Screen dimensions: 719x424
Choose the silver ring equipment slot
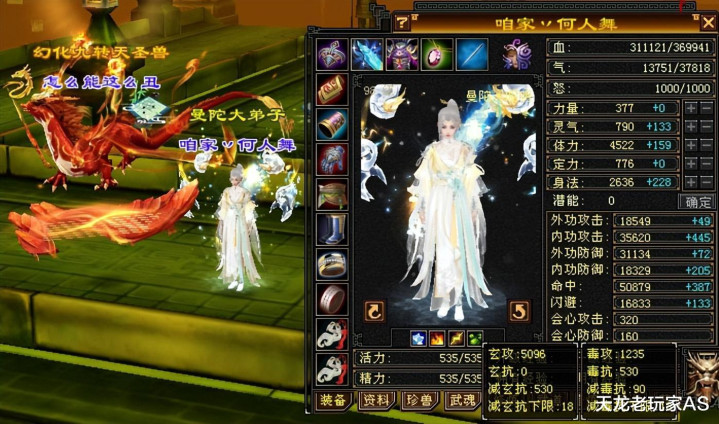(x=332, y=265)
